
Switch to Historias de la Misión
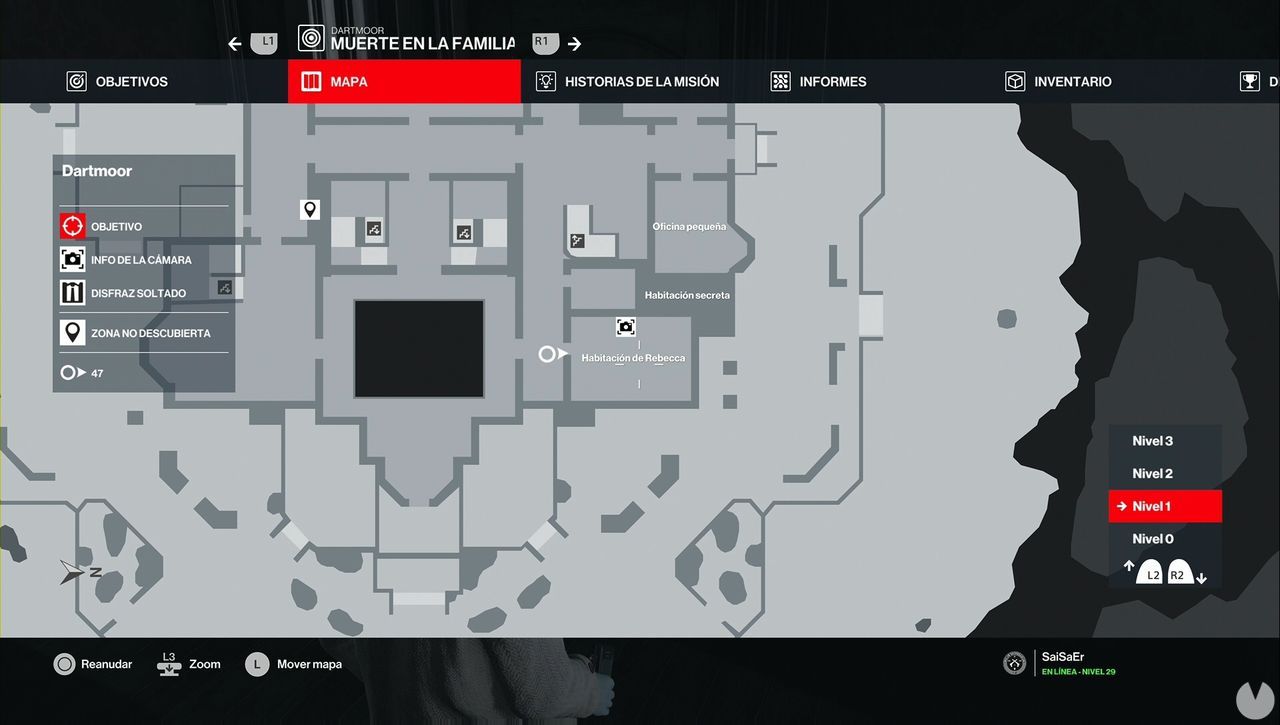[x=628, y=81]
